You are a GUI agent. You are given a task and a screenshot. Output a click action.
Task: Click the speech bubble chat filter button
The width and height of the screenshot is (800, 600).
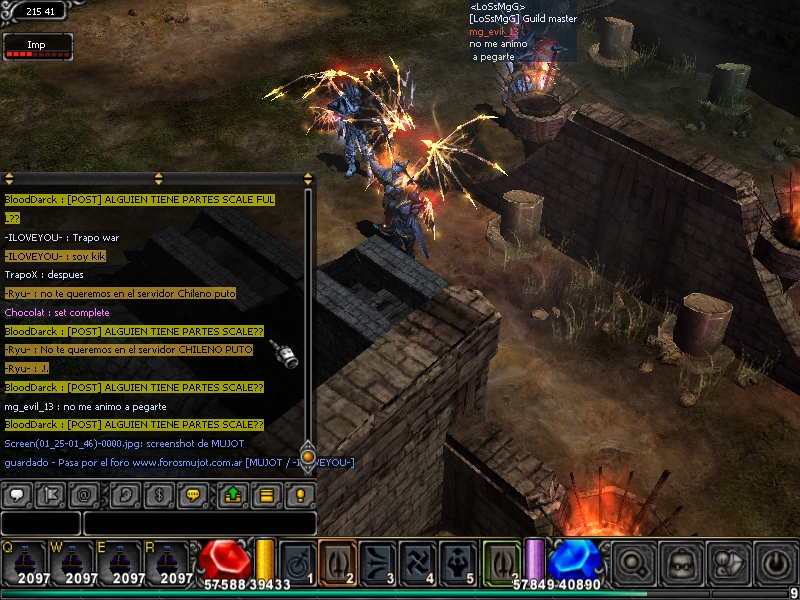pyautogui.click(x=18, y=494)
